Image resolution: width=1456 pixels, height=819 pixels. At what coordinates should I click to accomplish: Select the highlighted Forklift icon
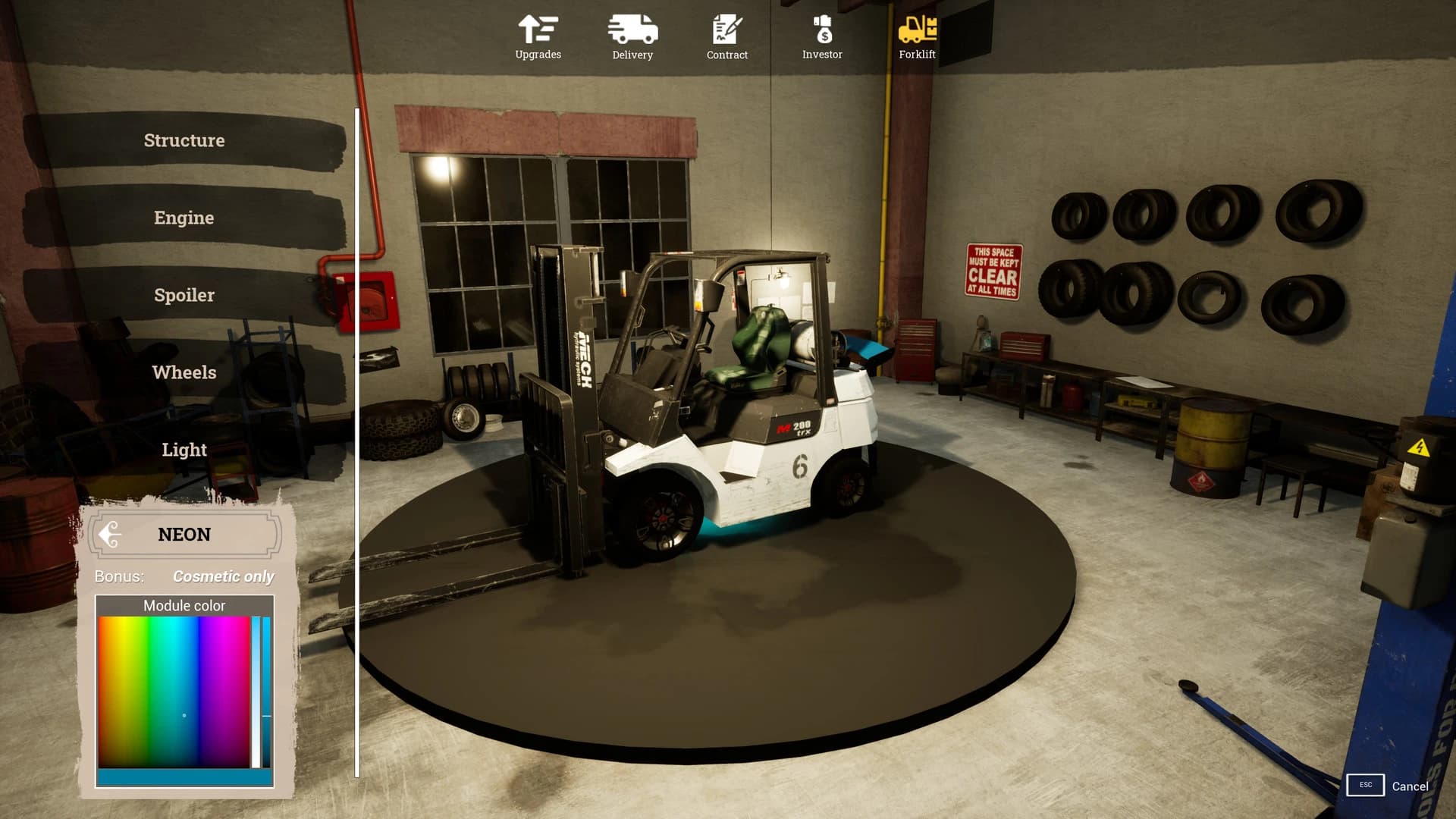click(917, 34)
